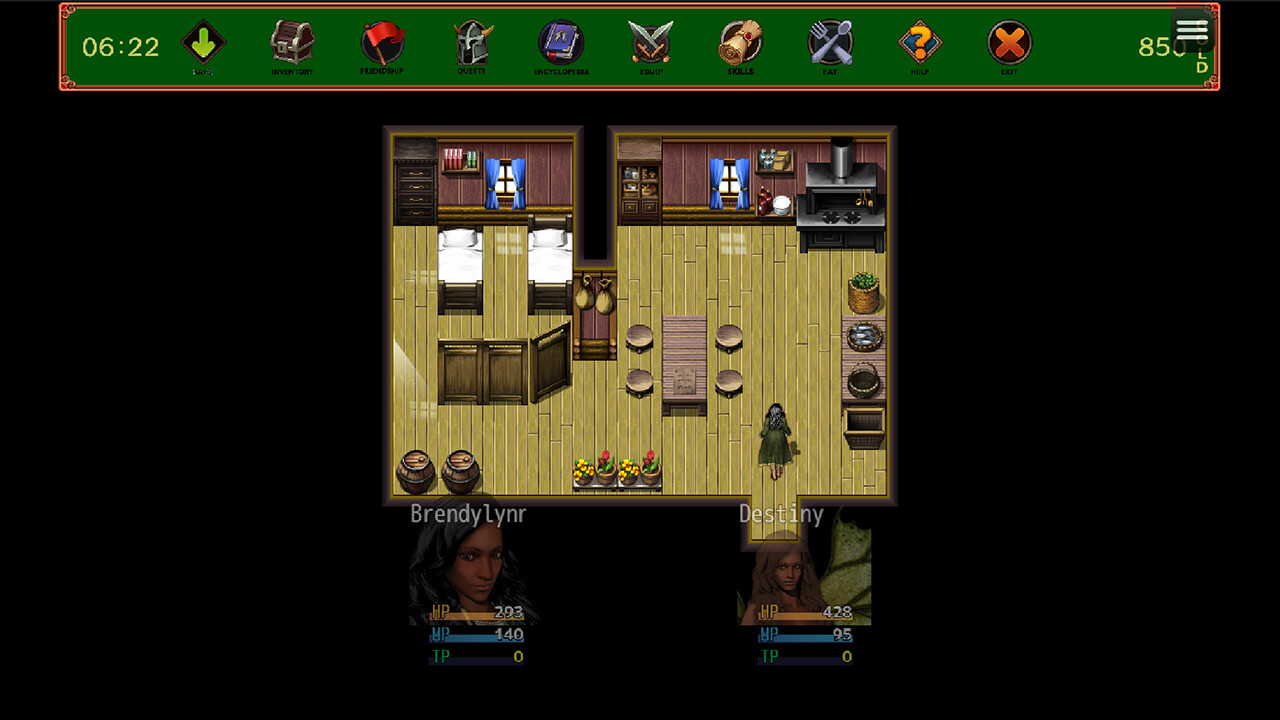Select the character standing in the kitchen
The width and height of the screenshot is (1280, 720).
(776, 440)
